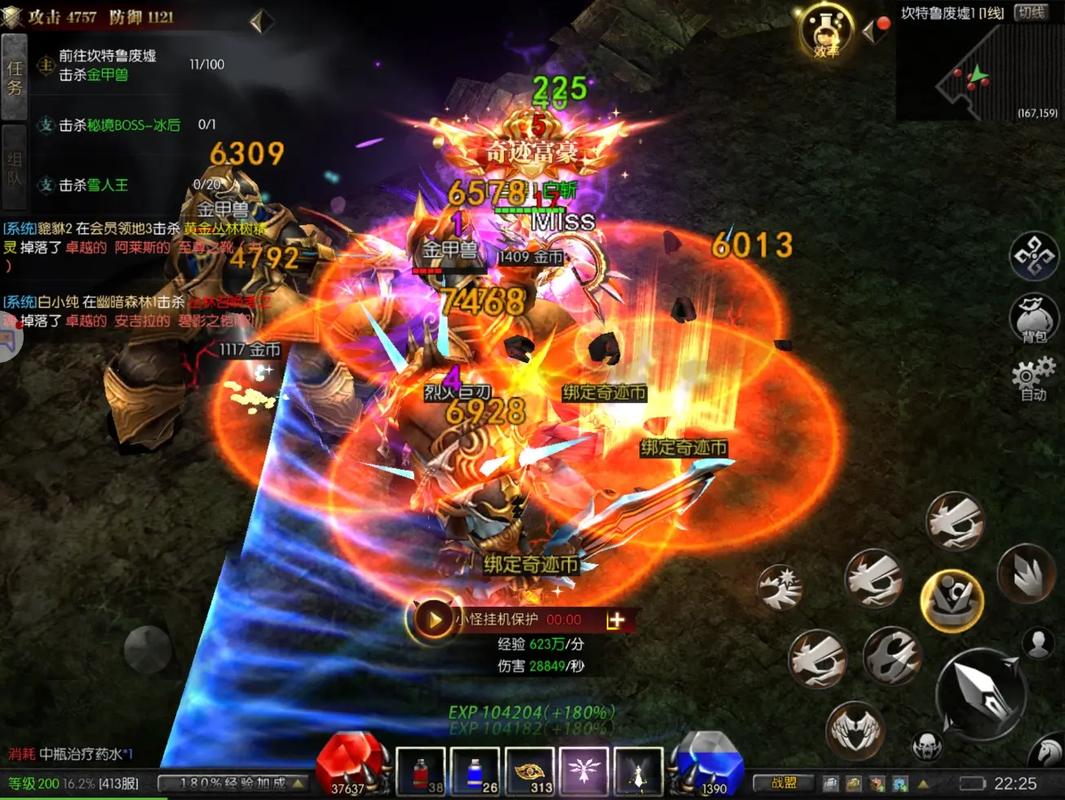Select the golden eye item slot
Viewport: 1065px width, 800px height.
[x=530, y=772]
